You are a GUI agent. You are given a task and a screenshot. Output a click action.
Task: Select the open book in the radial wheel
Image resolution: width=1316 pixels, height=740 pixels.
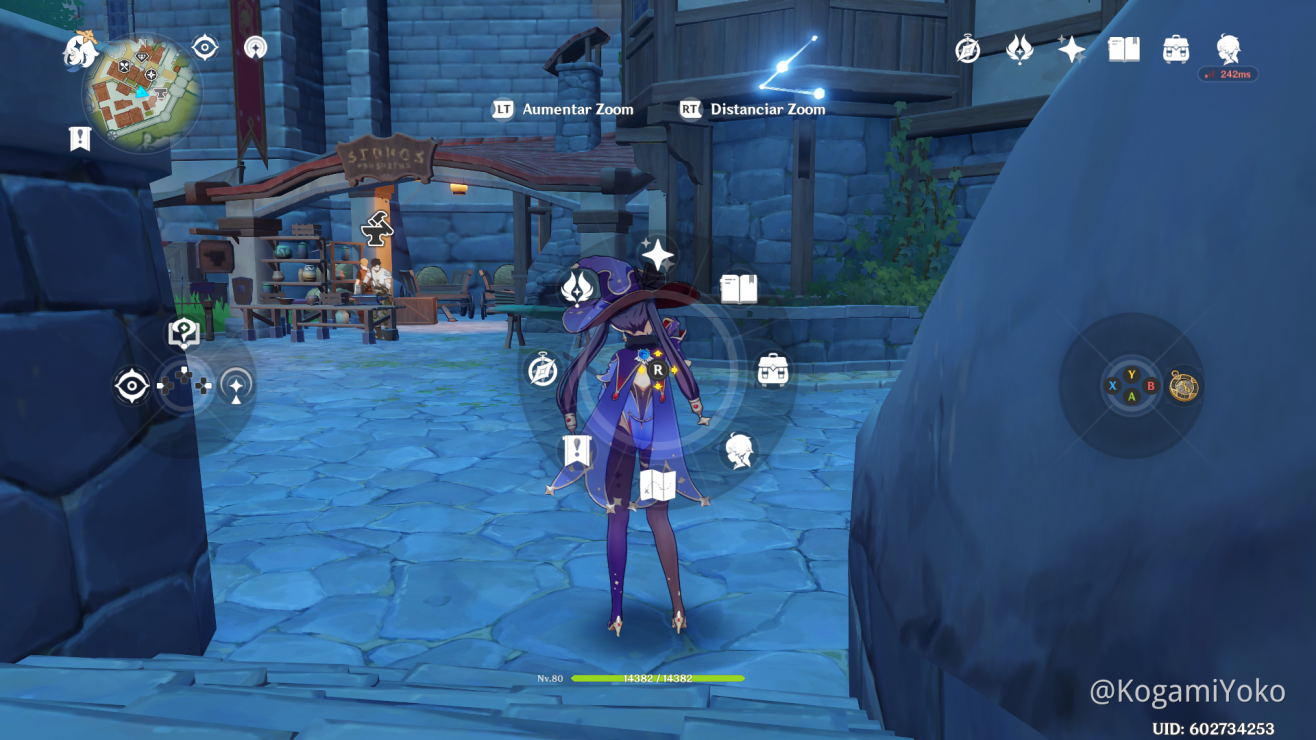coord(739,289)
